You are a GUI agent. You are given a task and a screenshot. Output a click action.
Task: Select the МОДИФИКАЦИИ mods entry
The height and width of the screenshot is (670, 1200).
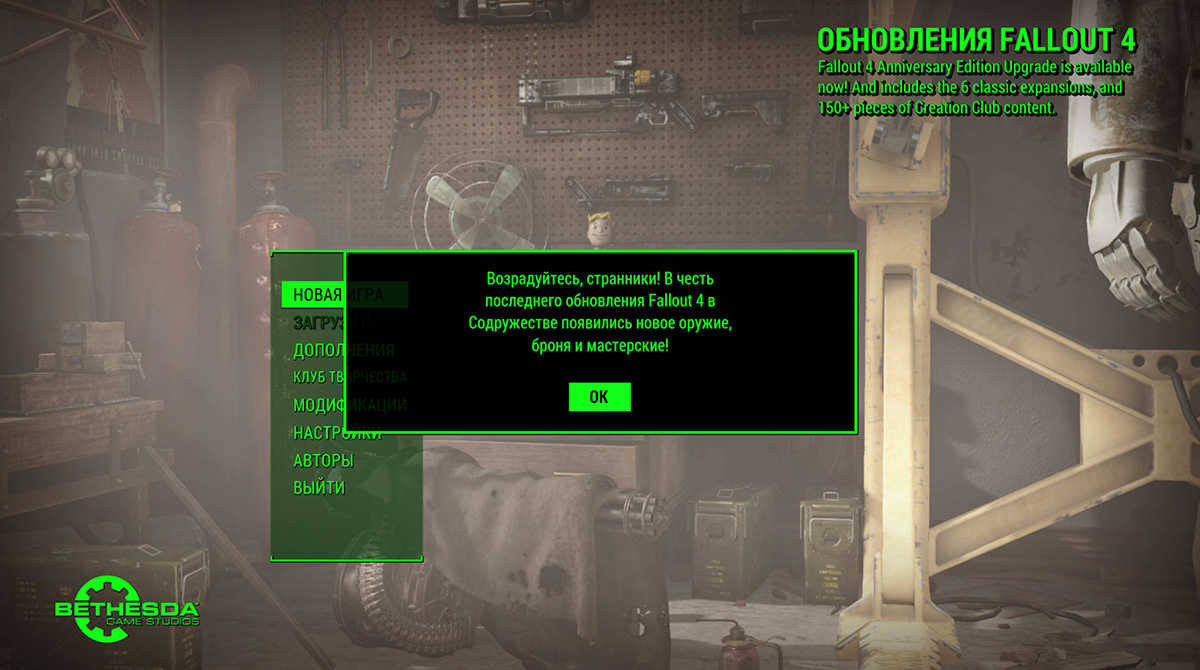click(318, 405)
